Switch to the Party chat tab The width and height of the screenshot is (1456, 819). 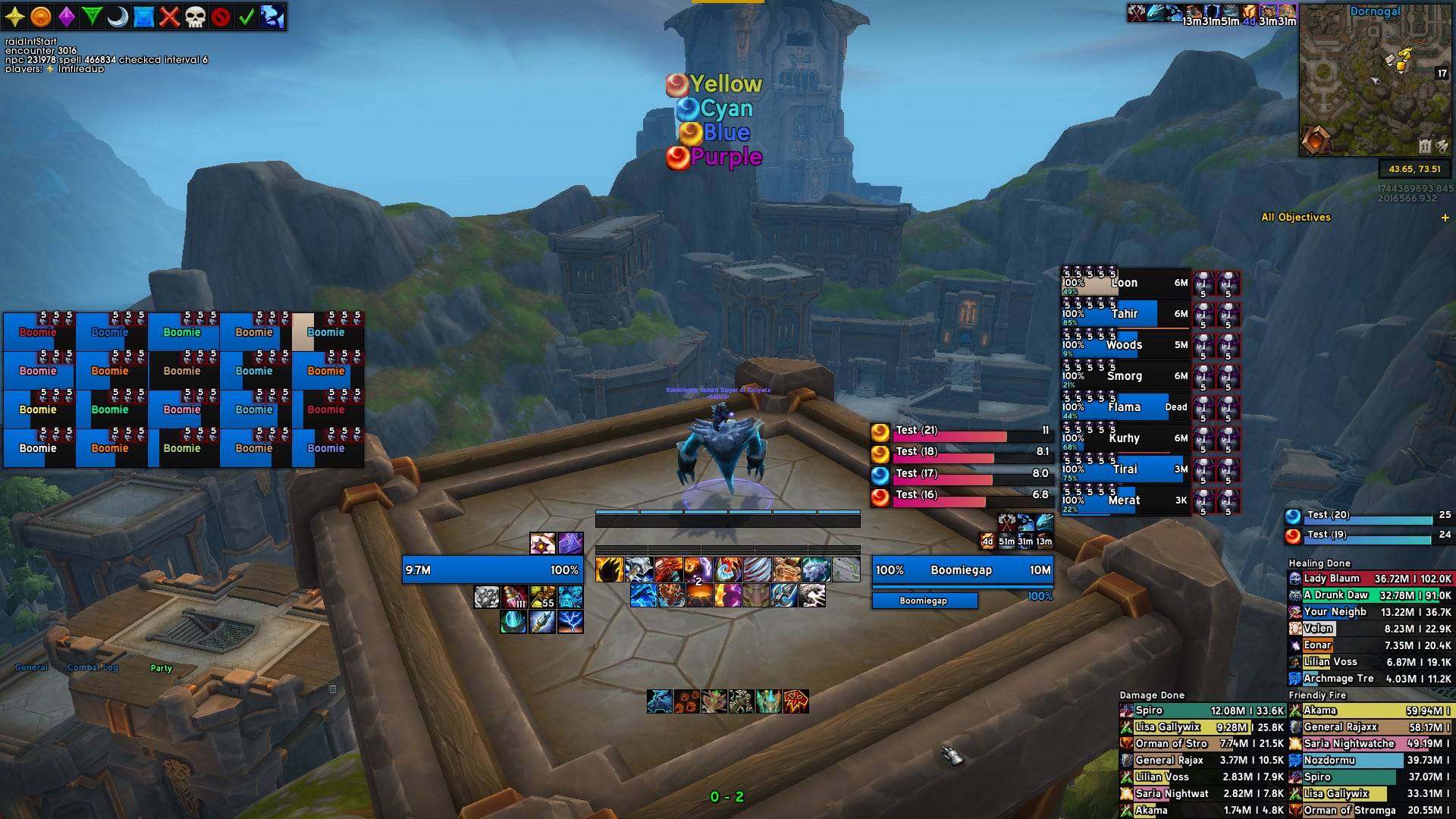161,668
